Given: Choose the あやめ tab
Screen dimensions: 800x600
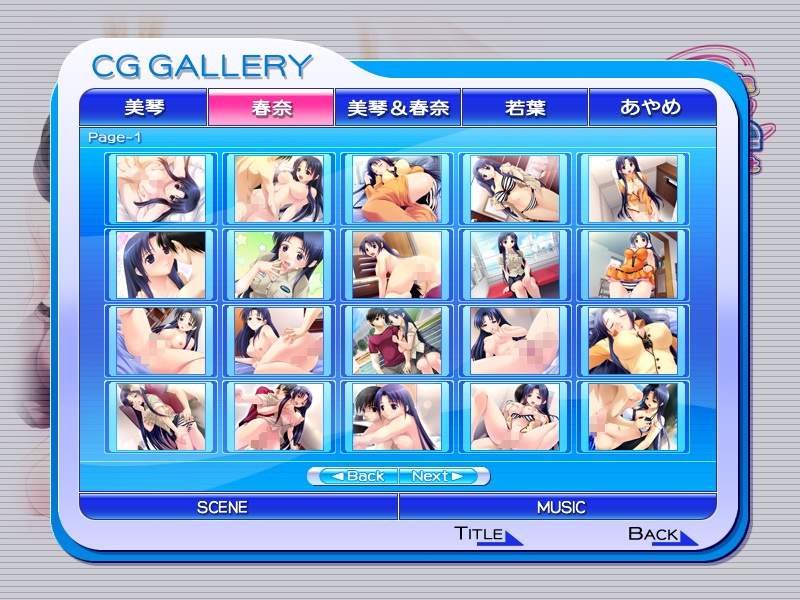Looking at the screenshot, I should click(x=651, y=107).
